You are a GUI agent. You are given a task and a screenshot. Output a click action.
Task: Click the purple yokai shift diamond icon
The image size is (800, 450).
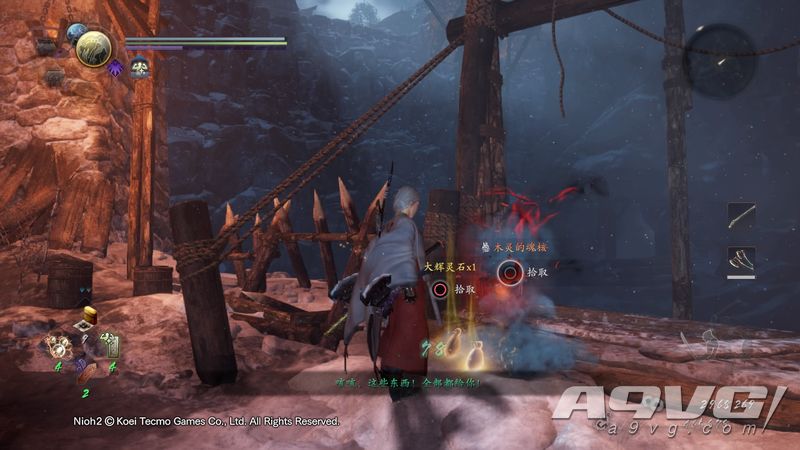click(x=116, y=68)
